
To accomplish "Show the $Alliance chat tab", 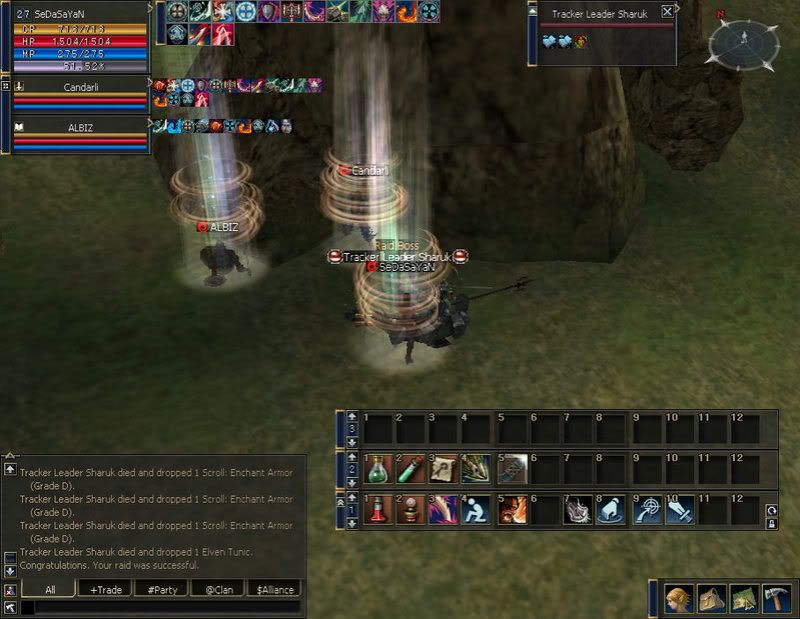I will tap(273, 590).
